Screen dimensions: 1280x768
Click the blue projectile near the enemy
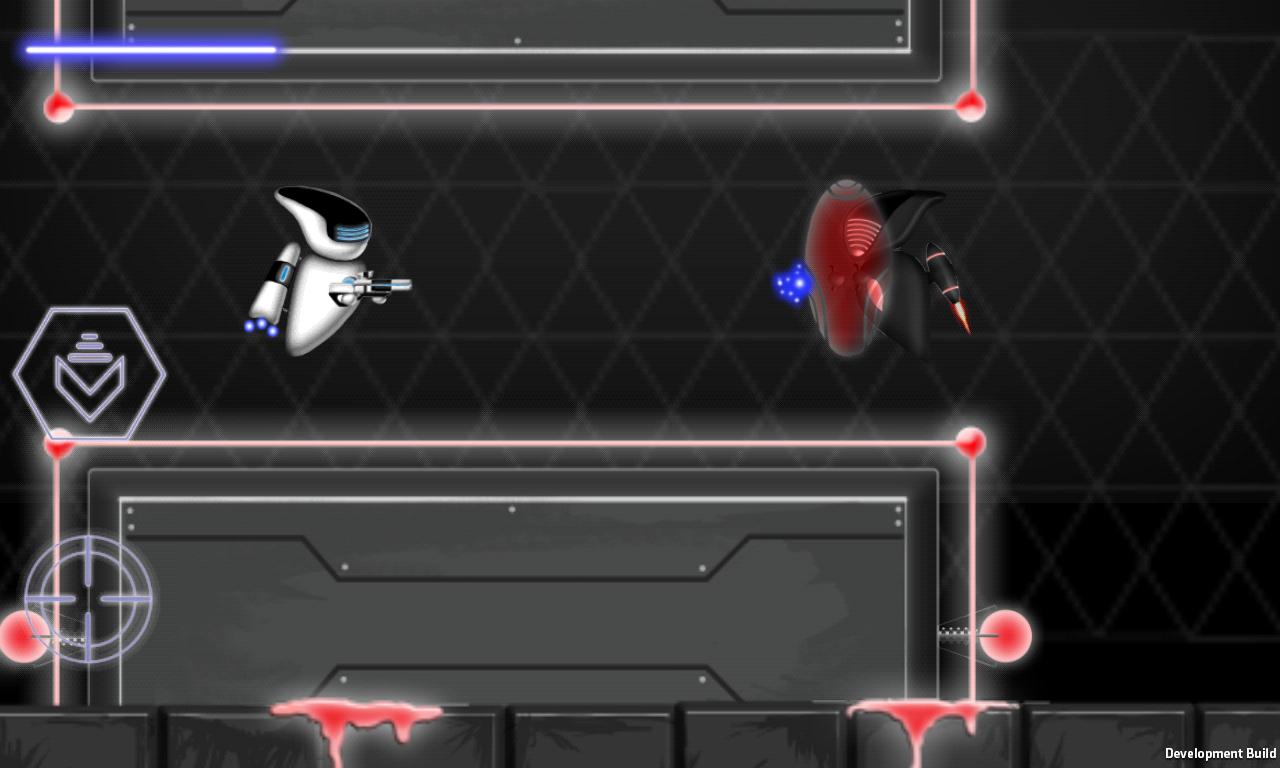tap(791, 285)
